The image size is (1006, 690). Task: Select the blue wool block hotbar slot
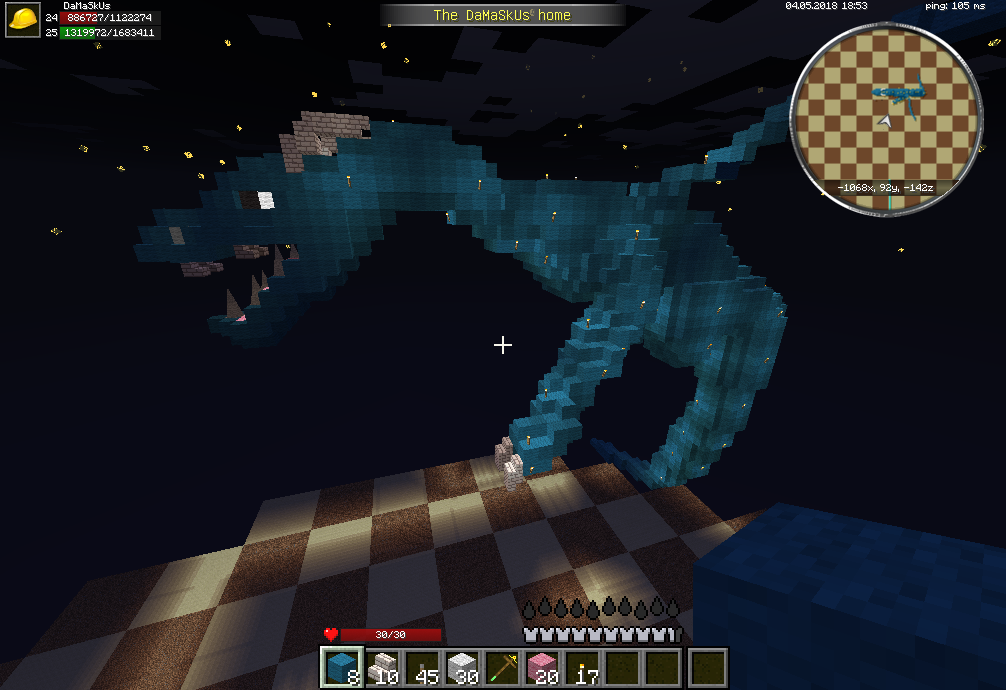342,667
